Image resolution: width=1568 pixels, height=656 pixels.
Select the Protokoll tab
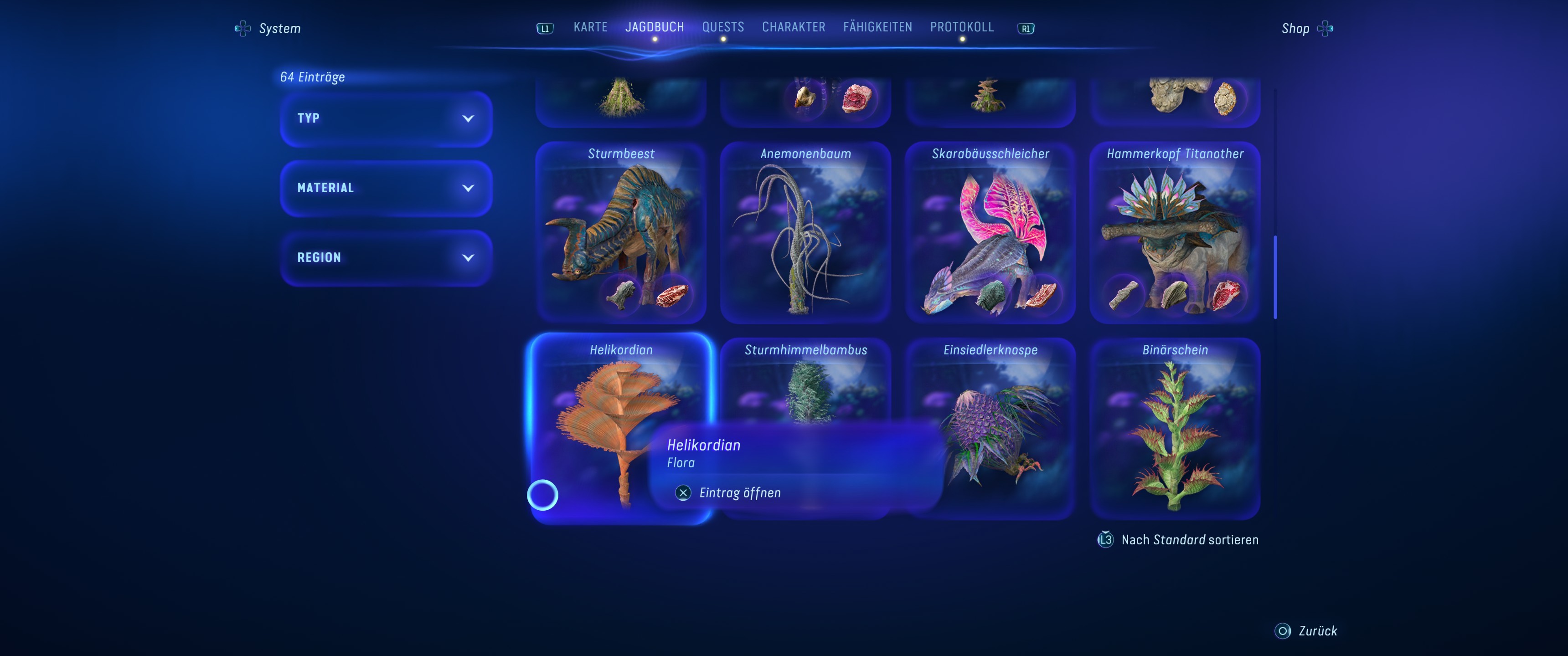(x=961, y=27)
